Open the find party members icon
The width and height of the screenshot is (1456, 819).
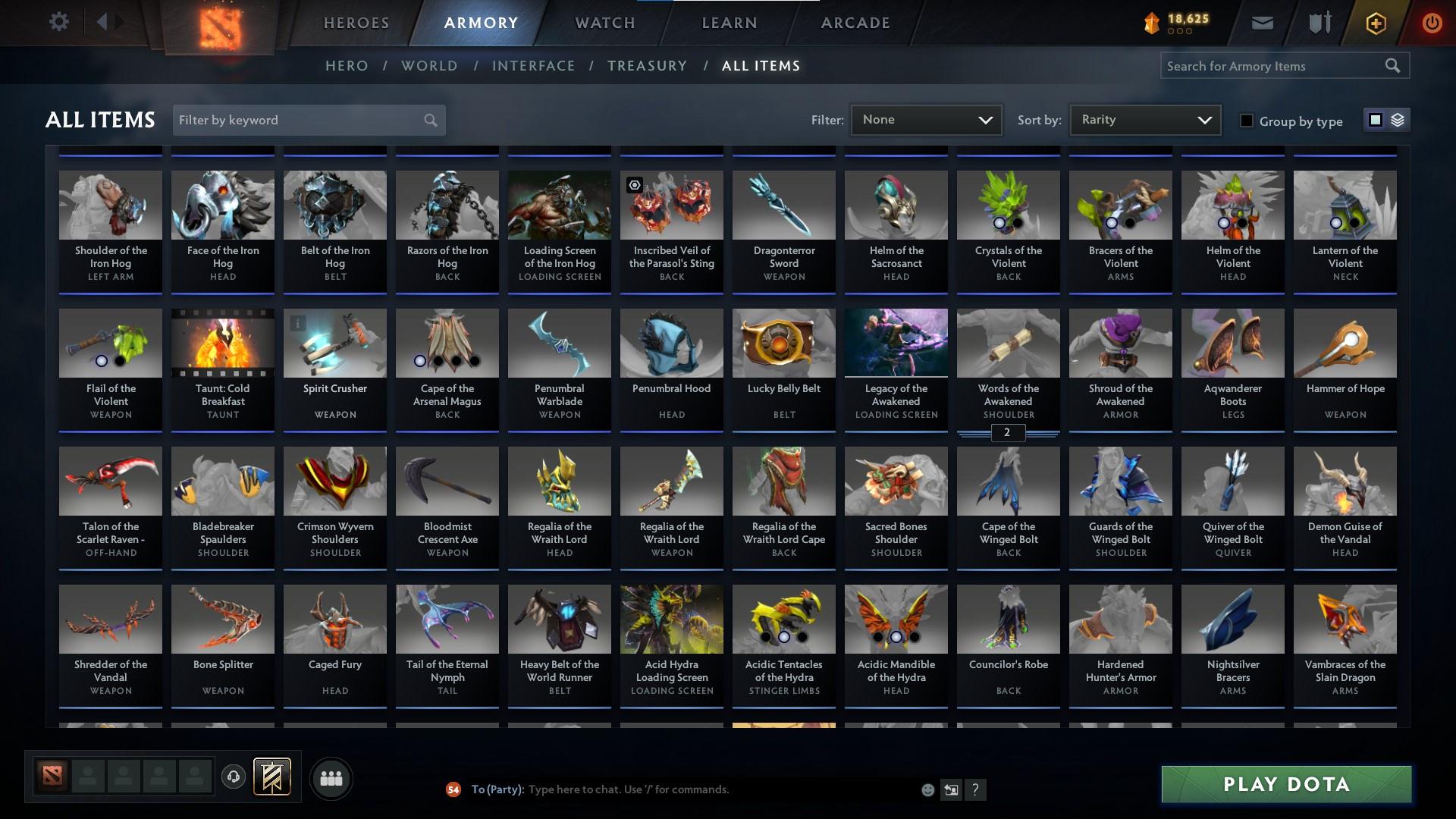(331, 778)
